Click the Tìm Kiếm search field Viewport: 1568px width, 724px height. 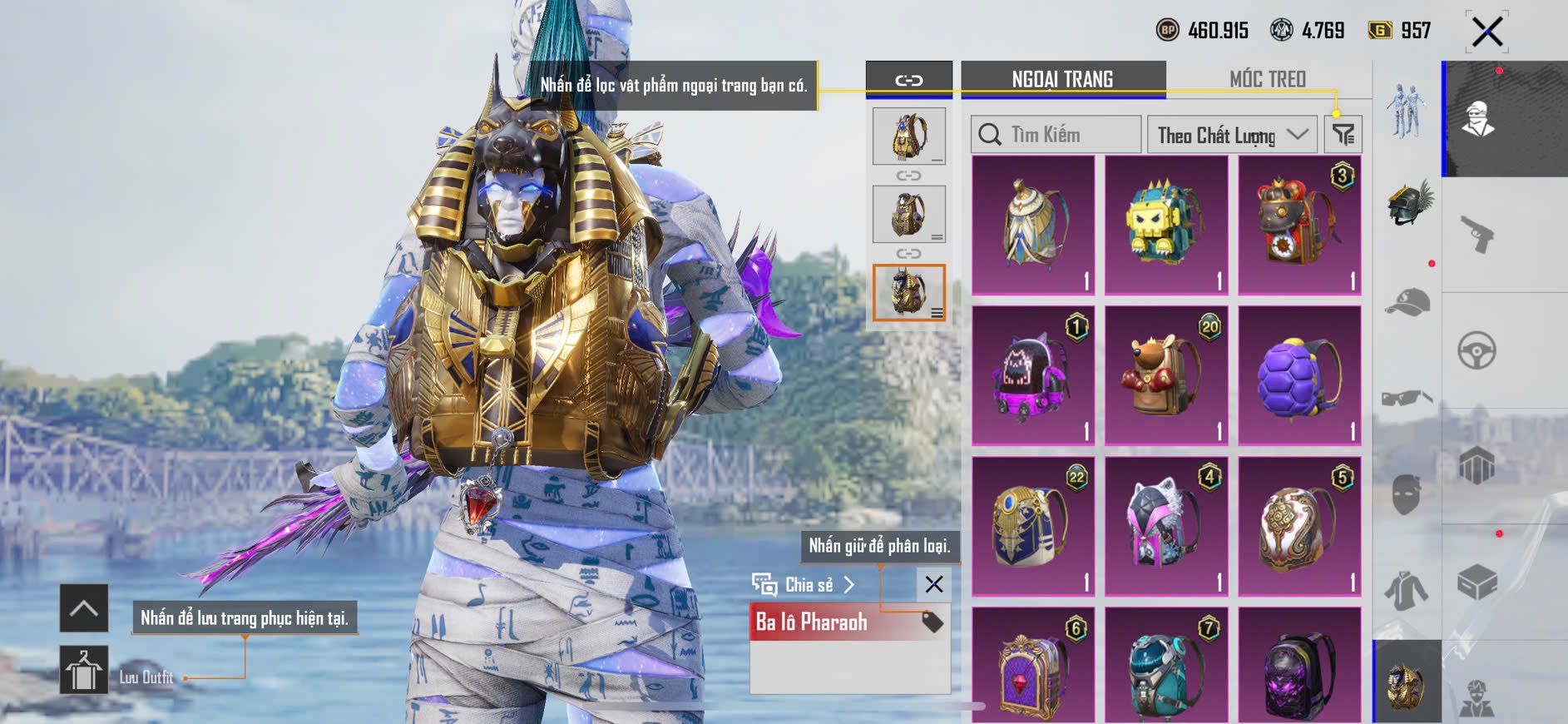1056,134
